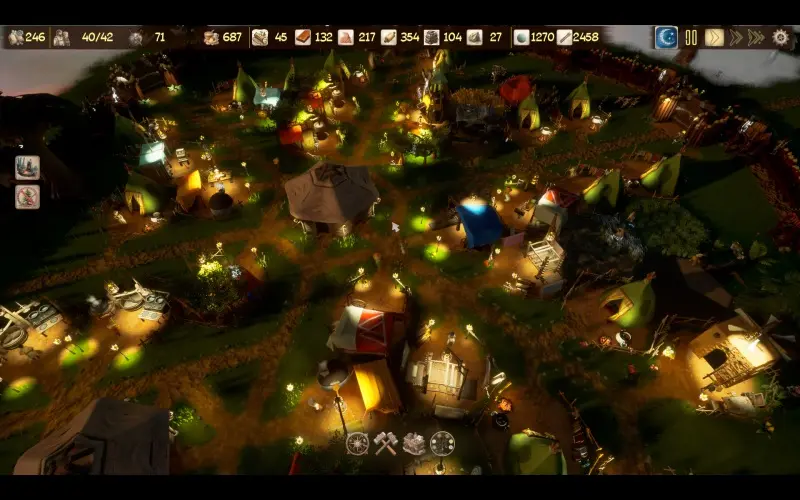The height and width of the screenshot is (500, 800).
Task: Set game speed to the highlighted single arrow
Action: (x=714, y=37)
